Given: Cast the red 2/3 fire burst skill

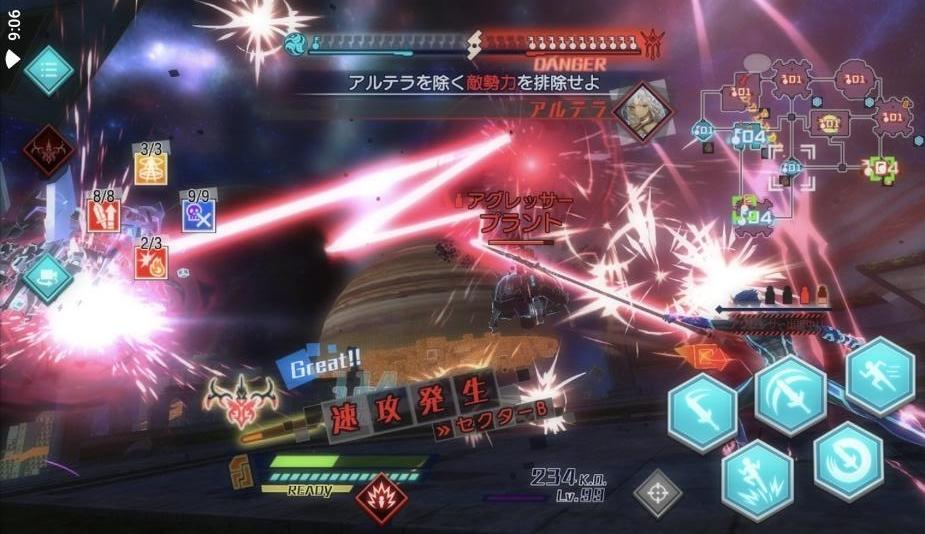Looking at the screenshot, I should tap(151, 261).
